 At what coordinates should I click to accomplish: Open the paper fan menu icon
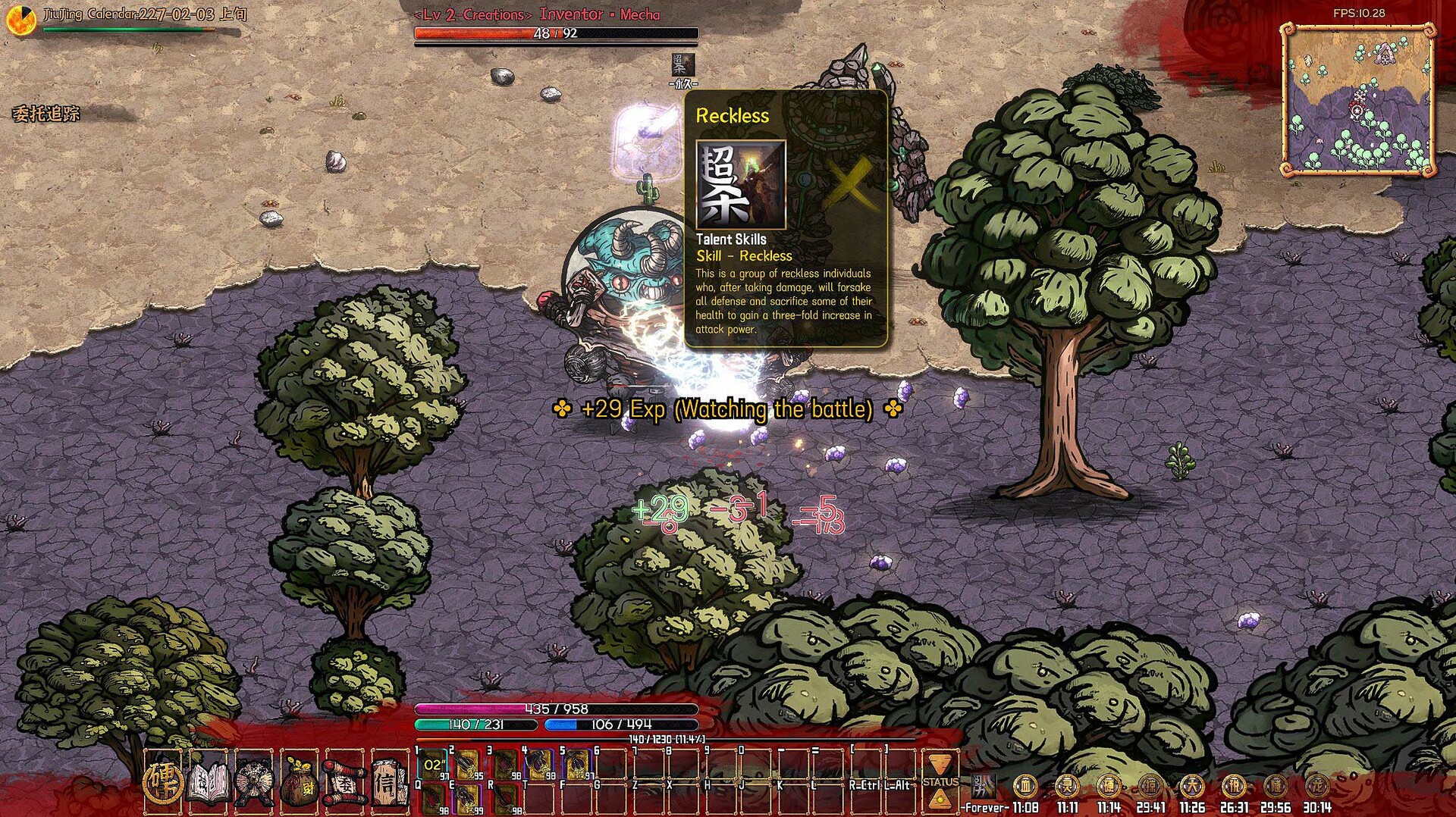pos(253,781)
